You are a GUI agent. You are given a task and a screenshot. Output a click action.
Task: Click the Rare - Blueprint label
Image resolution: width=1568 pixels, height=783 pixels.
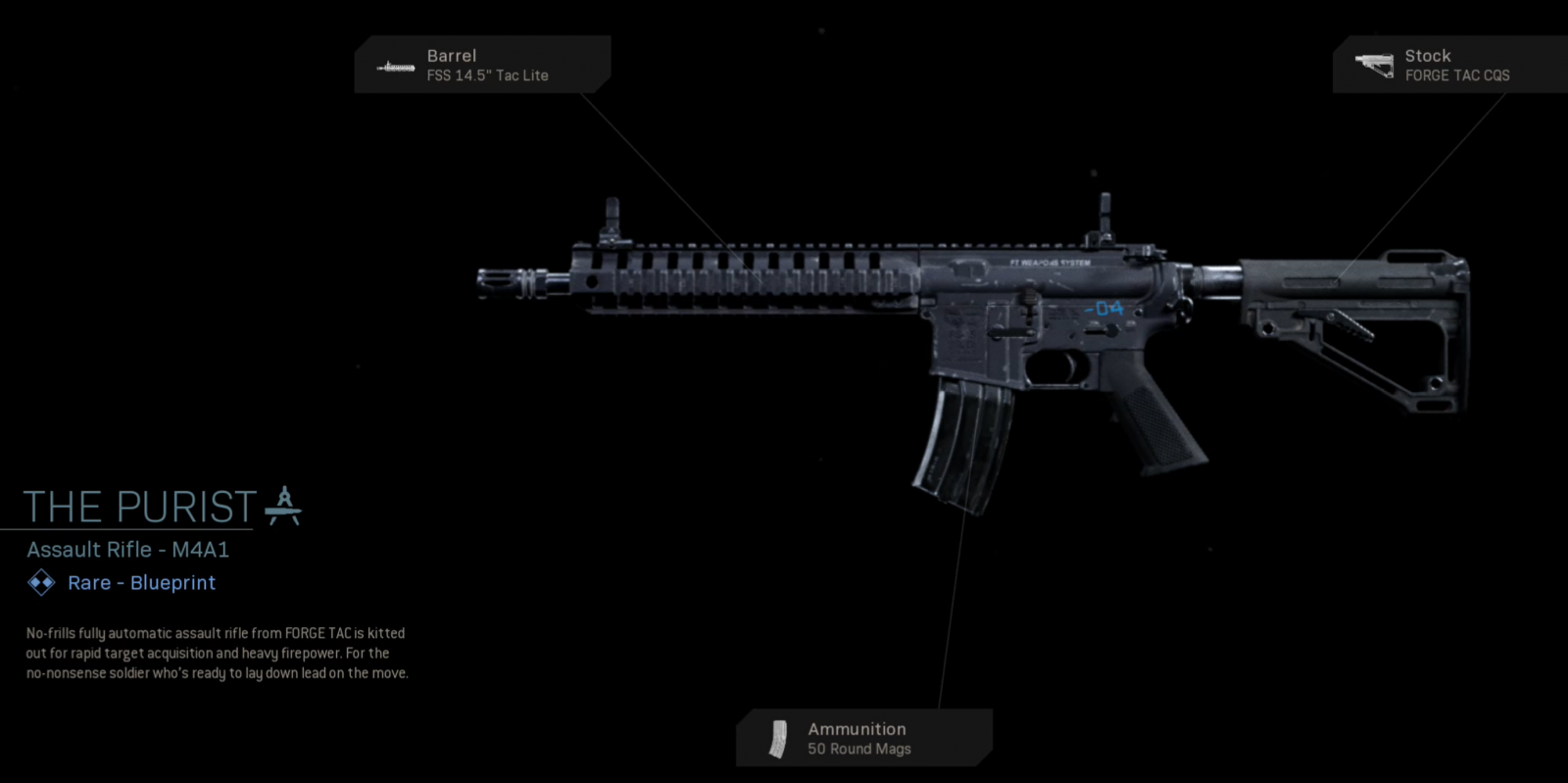[140, 583]
